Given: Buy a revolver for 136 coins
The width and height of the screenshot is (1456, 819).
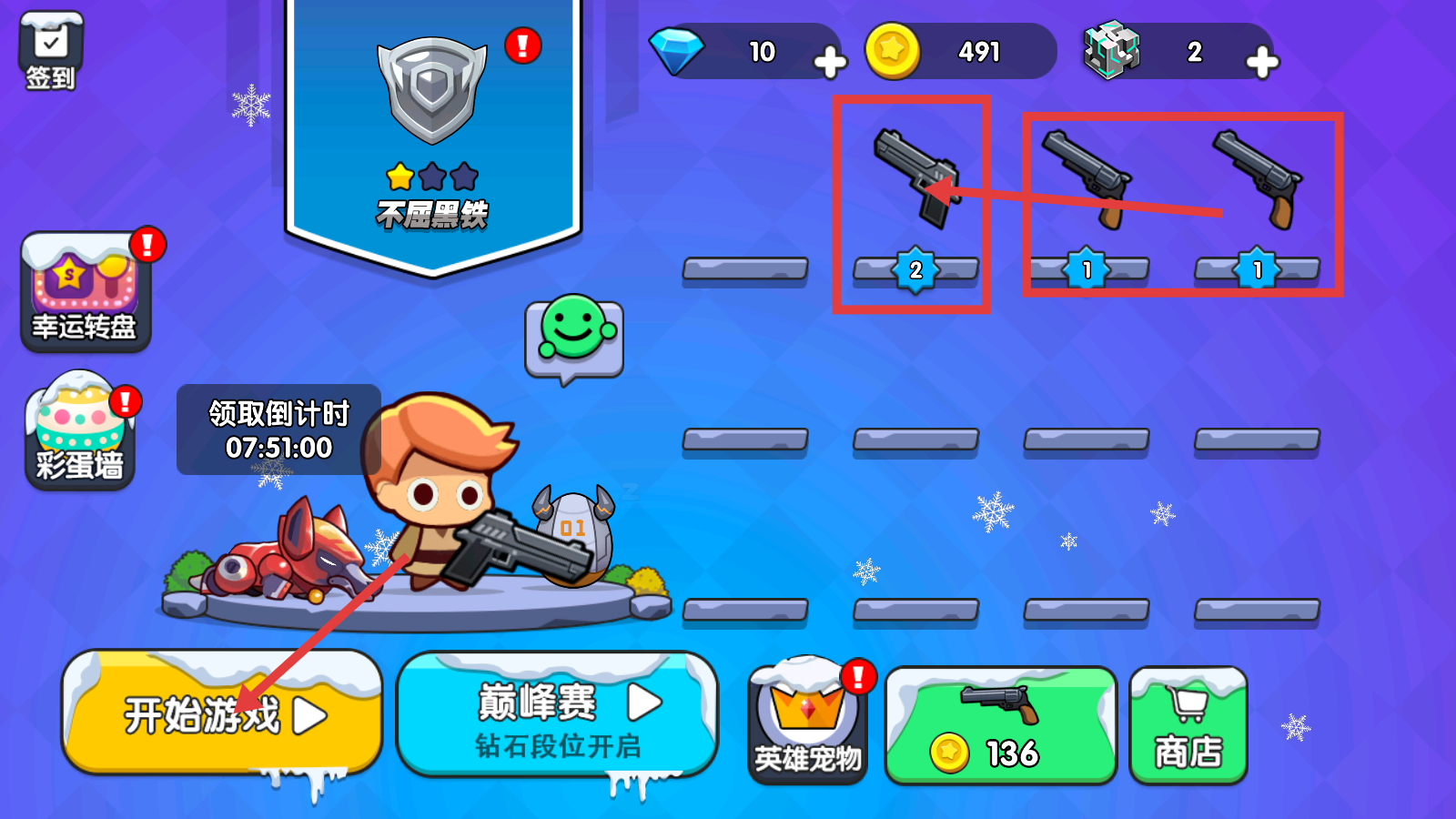Looking at the screenshot, I should [x=1000, y=726].
